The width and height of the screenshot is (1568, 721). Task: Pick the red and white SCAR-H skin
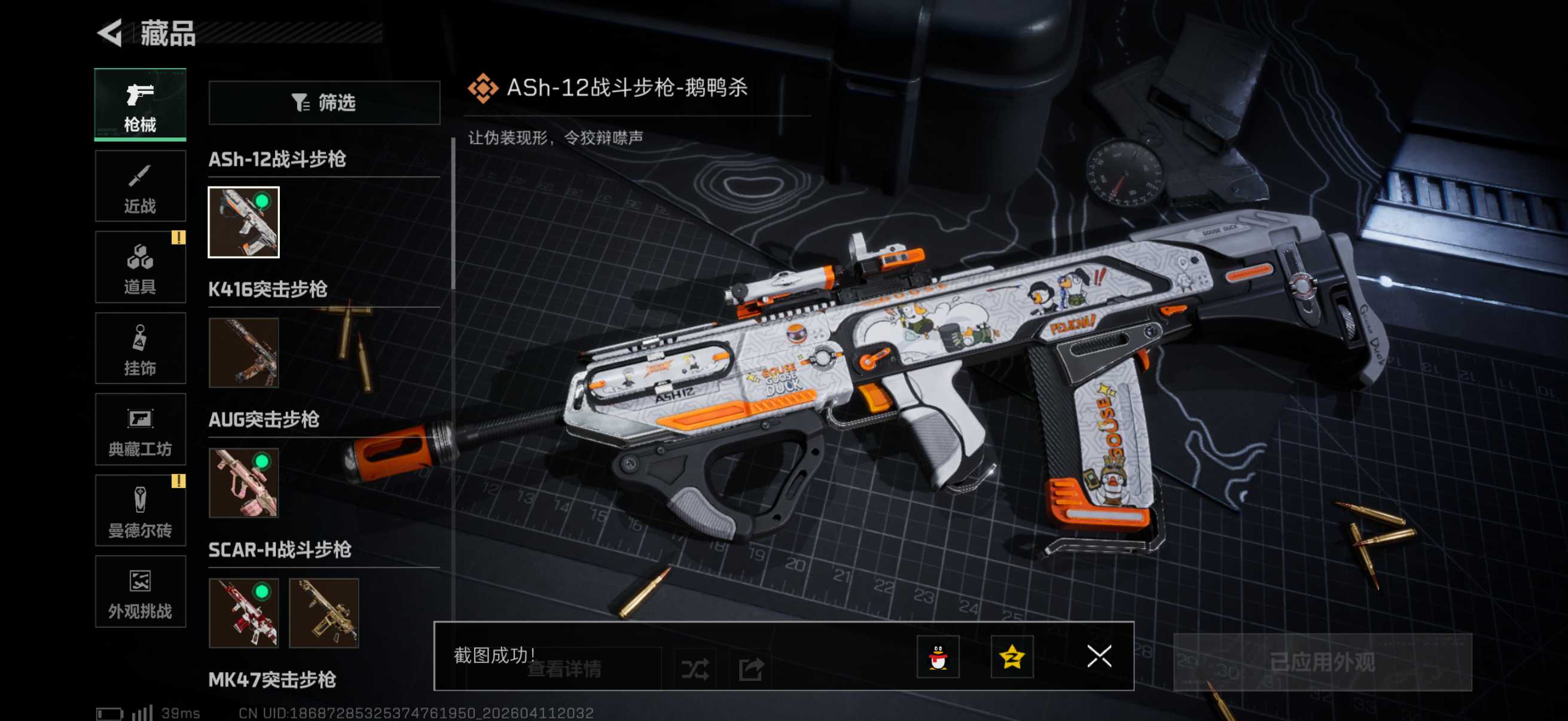click(x=243, y=613)
